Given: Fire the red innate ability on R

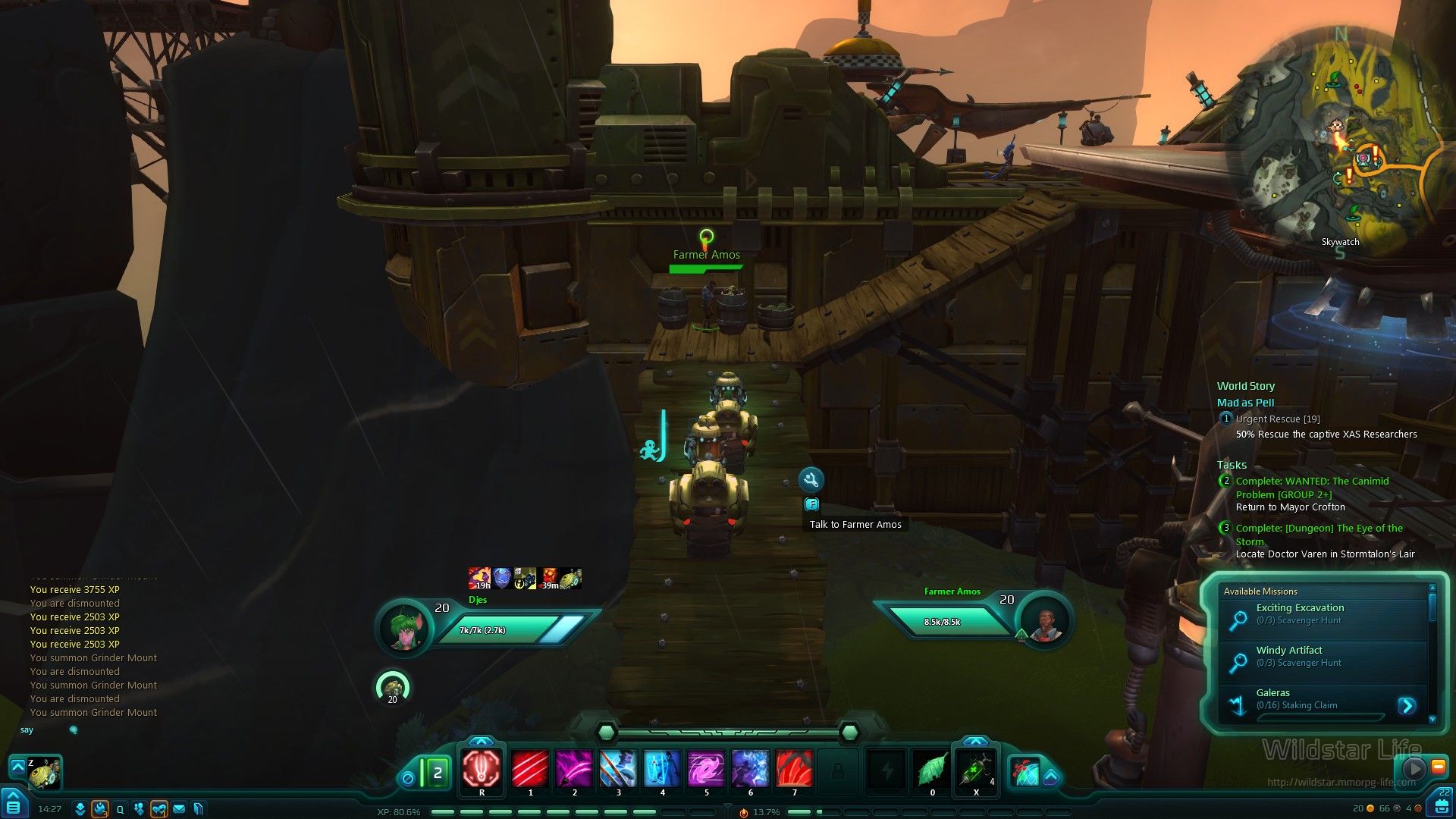Looking at the screenshot, I should [482, 768].
